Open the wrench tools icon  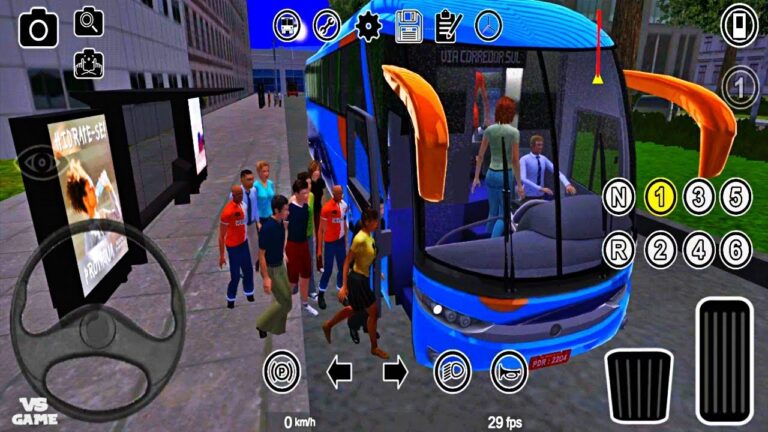[327, 25]
